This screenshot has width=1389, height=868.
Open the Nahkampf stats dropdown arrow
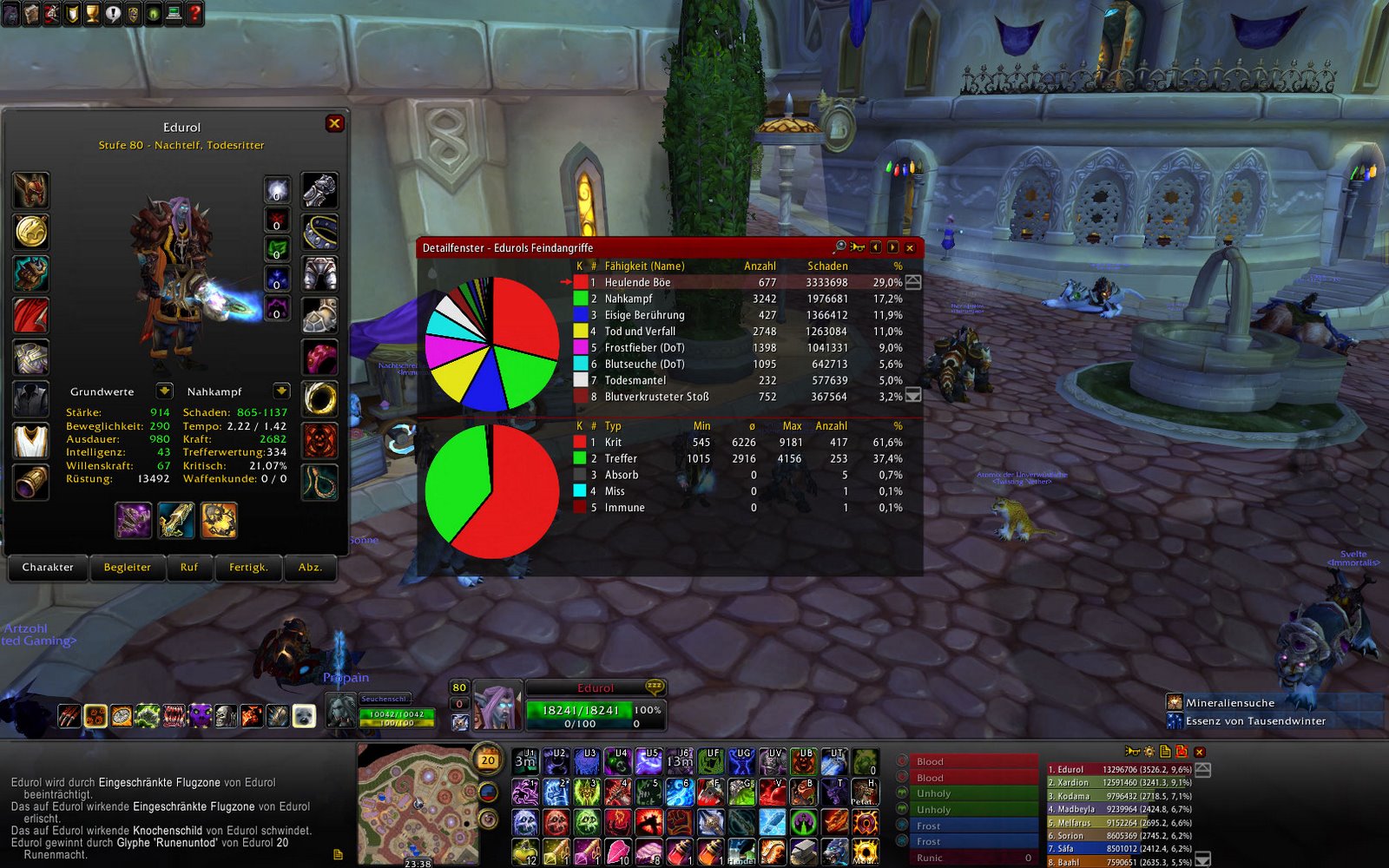click(280, 391)
